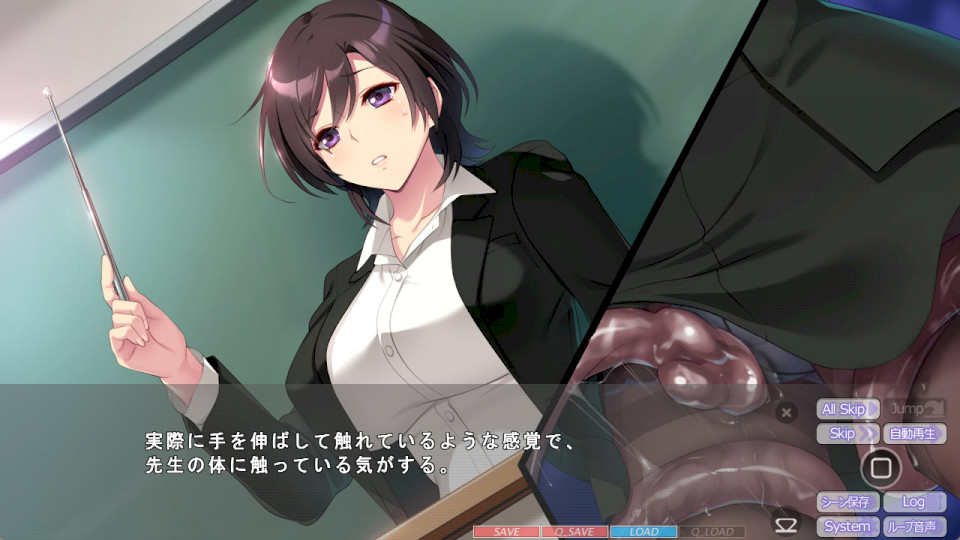The image size is (960, 540).
Task: Open the message Log
Action: tap(914, 502)
